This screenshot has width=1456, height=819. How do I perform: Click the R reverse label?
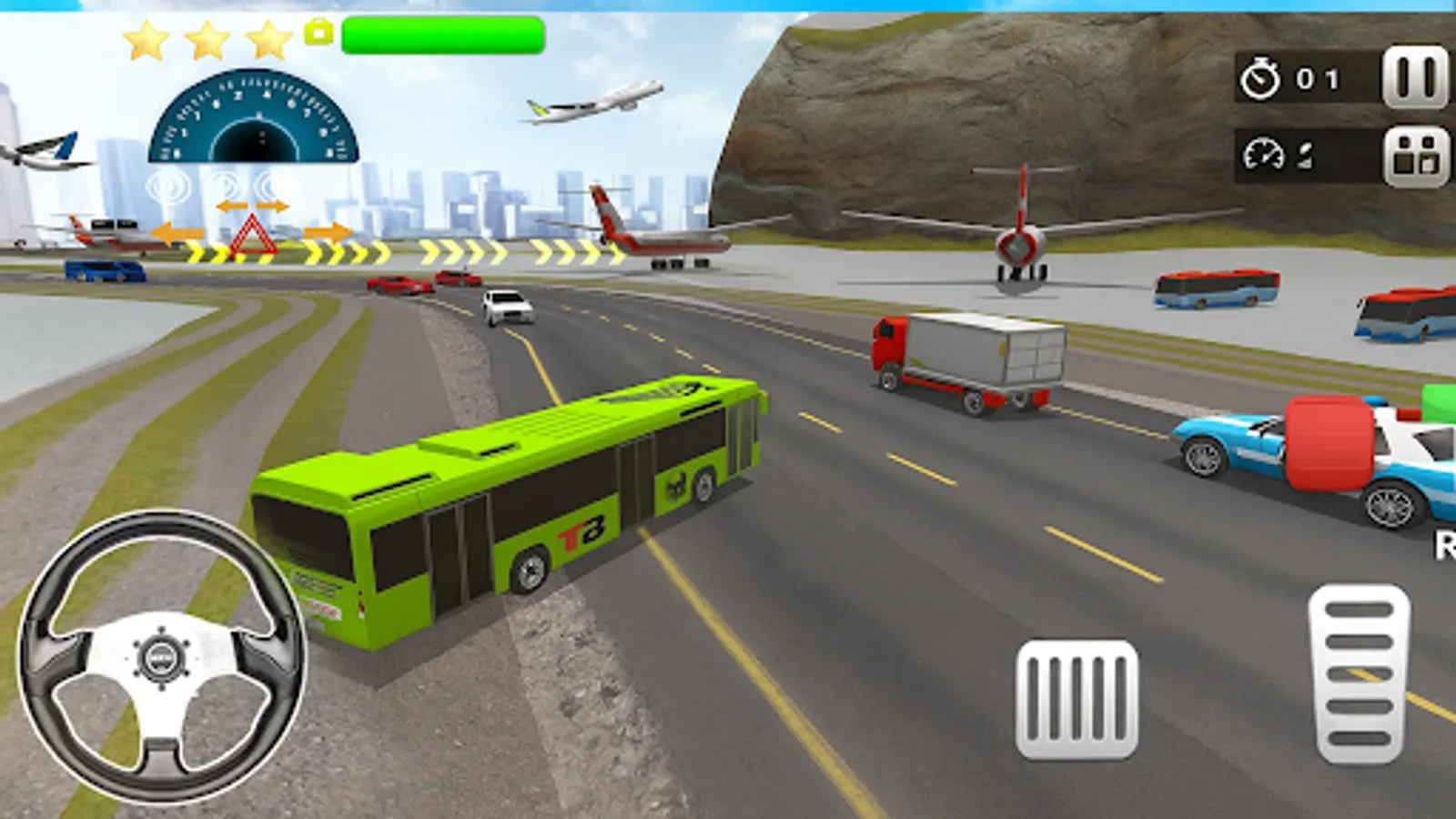click(x=1446, y=547)
